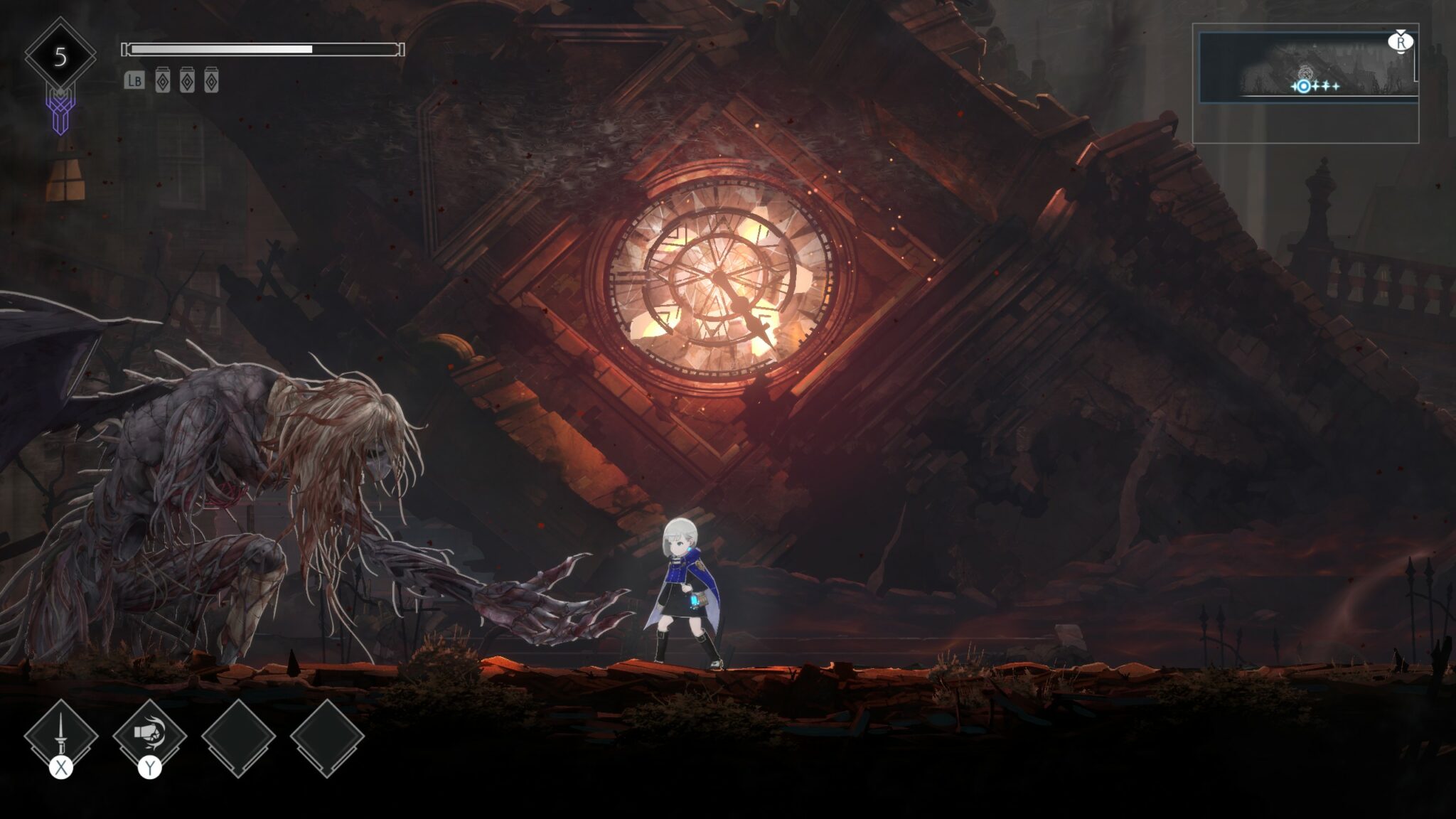Viewport: 1456px width, 819px height.
Task: Select the sword attack skill slot
Action: click(x=61, y=737)
